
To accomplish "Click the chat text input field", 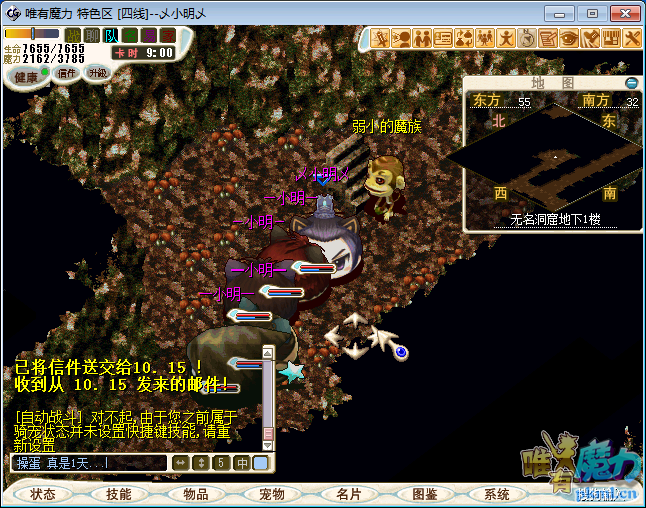I will 88,463.
